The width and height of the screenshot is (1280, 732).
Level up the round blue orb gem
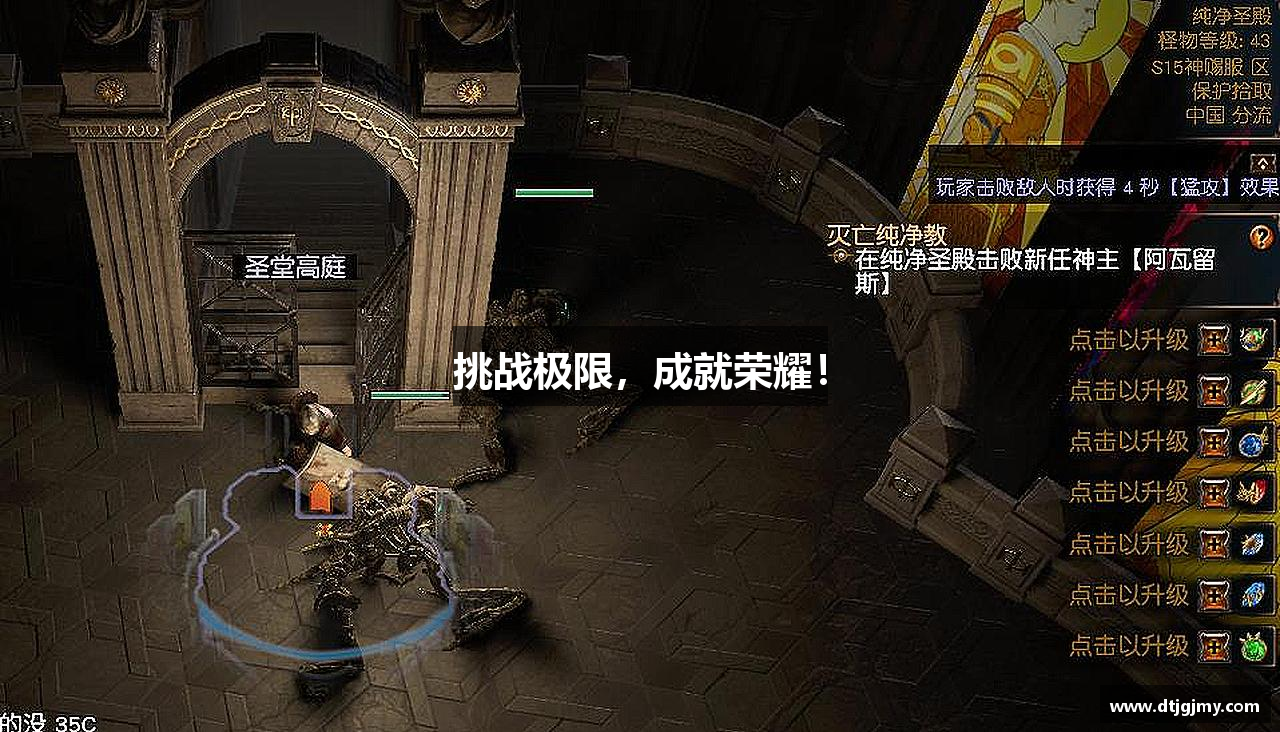coord(1253,442)
